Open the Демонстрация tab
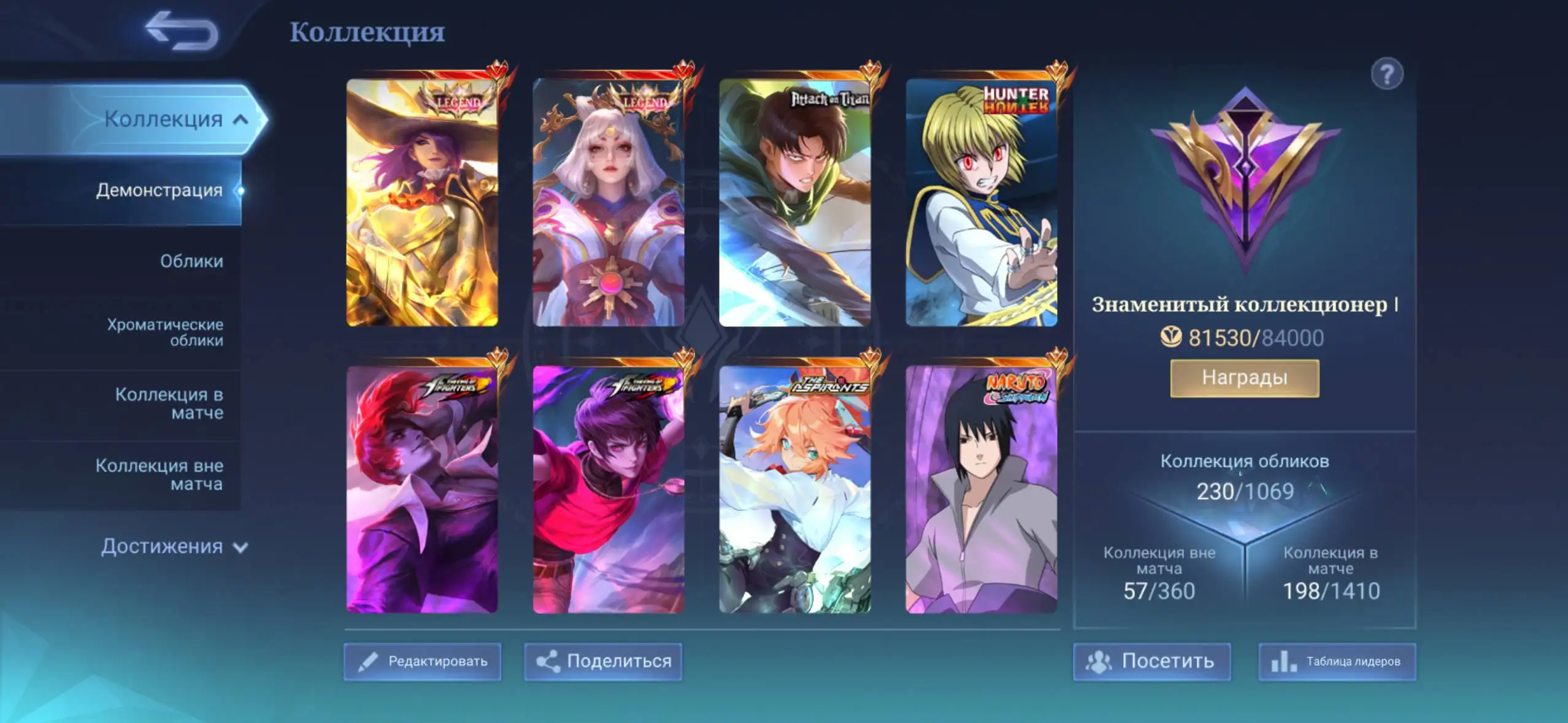Image resolution: width=1568 pixels, height=723 pixels. point(159,190)
